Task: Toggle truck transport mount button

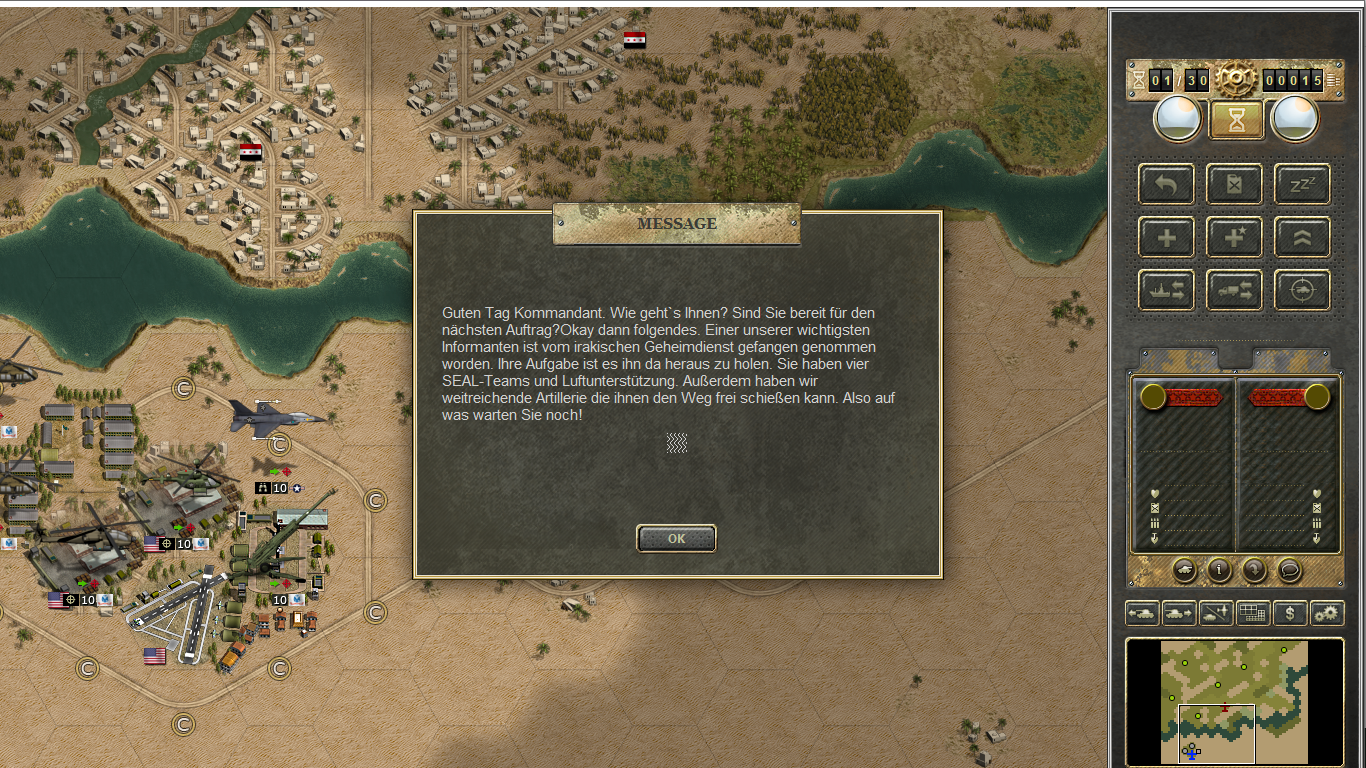Action: tap(1234, 290)
